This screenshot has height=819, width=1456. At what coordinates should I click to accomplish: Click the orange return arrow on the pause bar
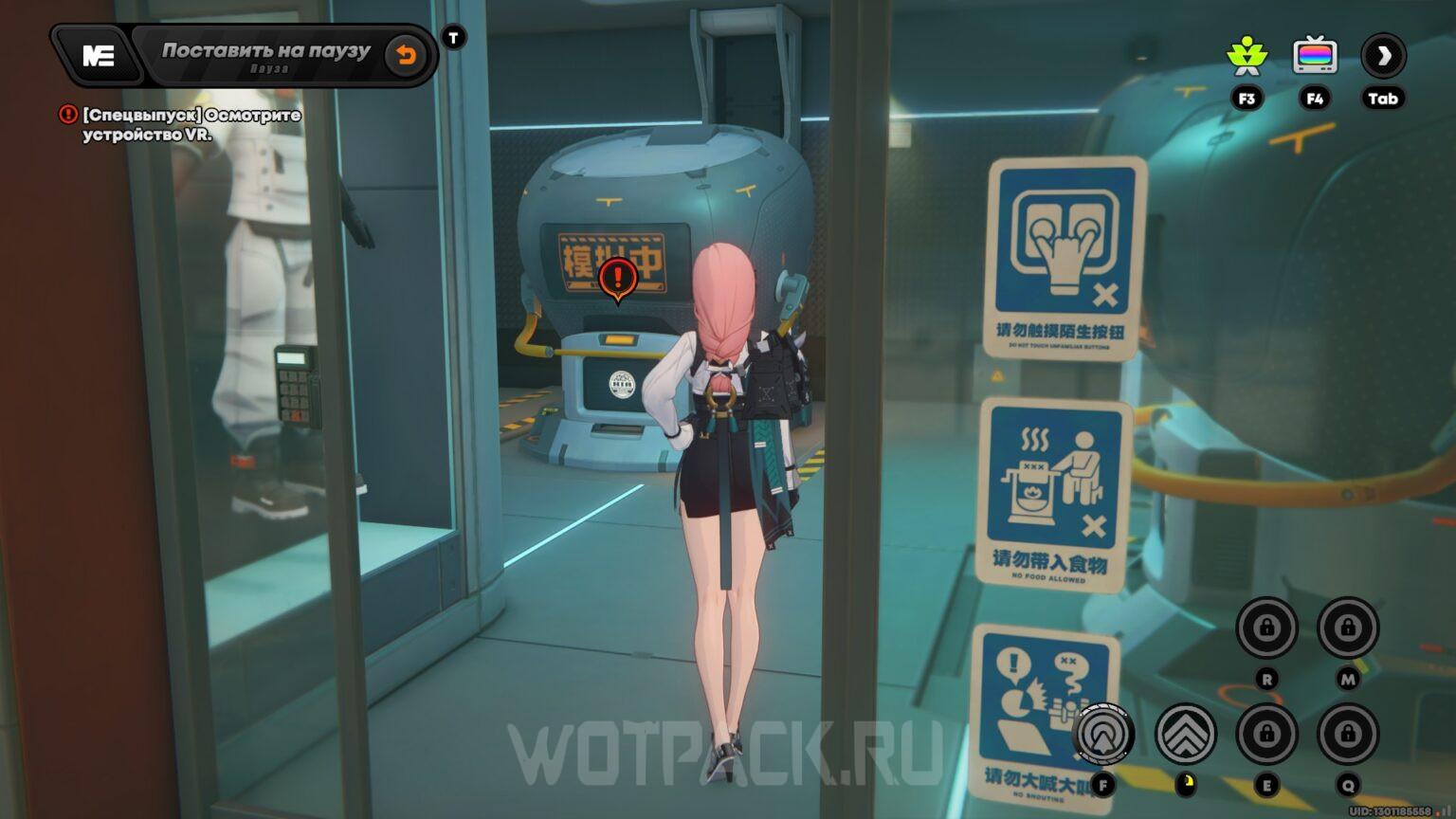click(x=407, y=54)
